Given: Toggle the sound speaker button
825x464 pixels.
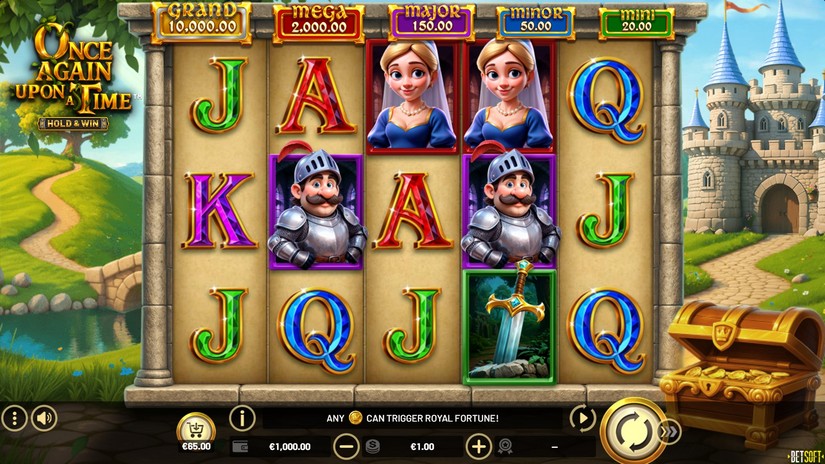Looking at the screenshot, I should tap(44, 418).
